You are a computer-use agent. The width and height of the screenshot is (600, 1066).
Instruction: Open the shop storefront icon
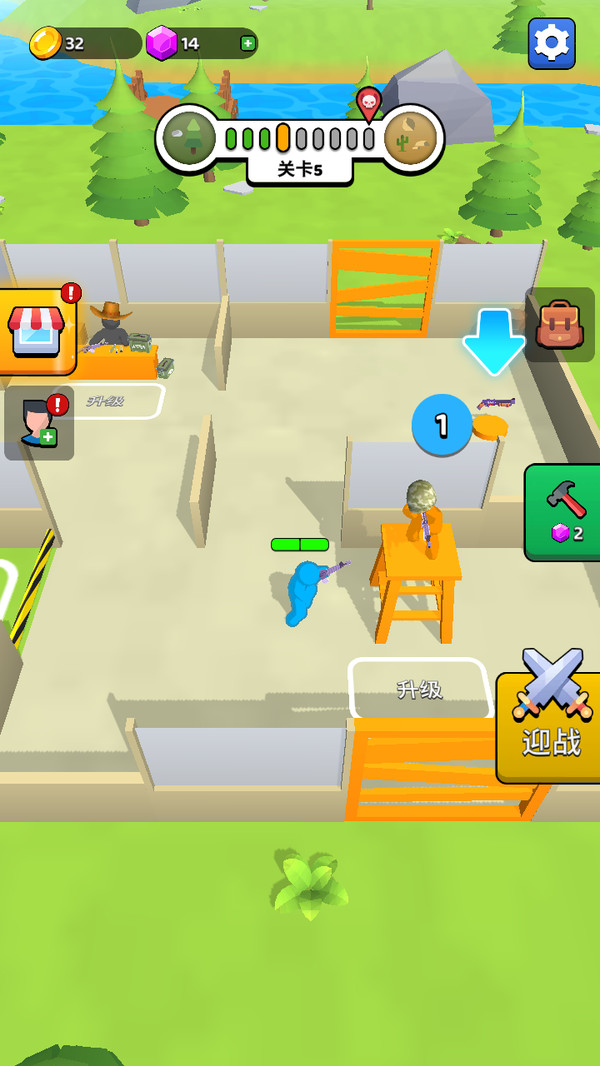pyautogui.click(x=37, y=331)
